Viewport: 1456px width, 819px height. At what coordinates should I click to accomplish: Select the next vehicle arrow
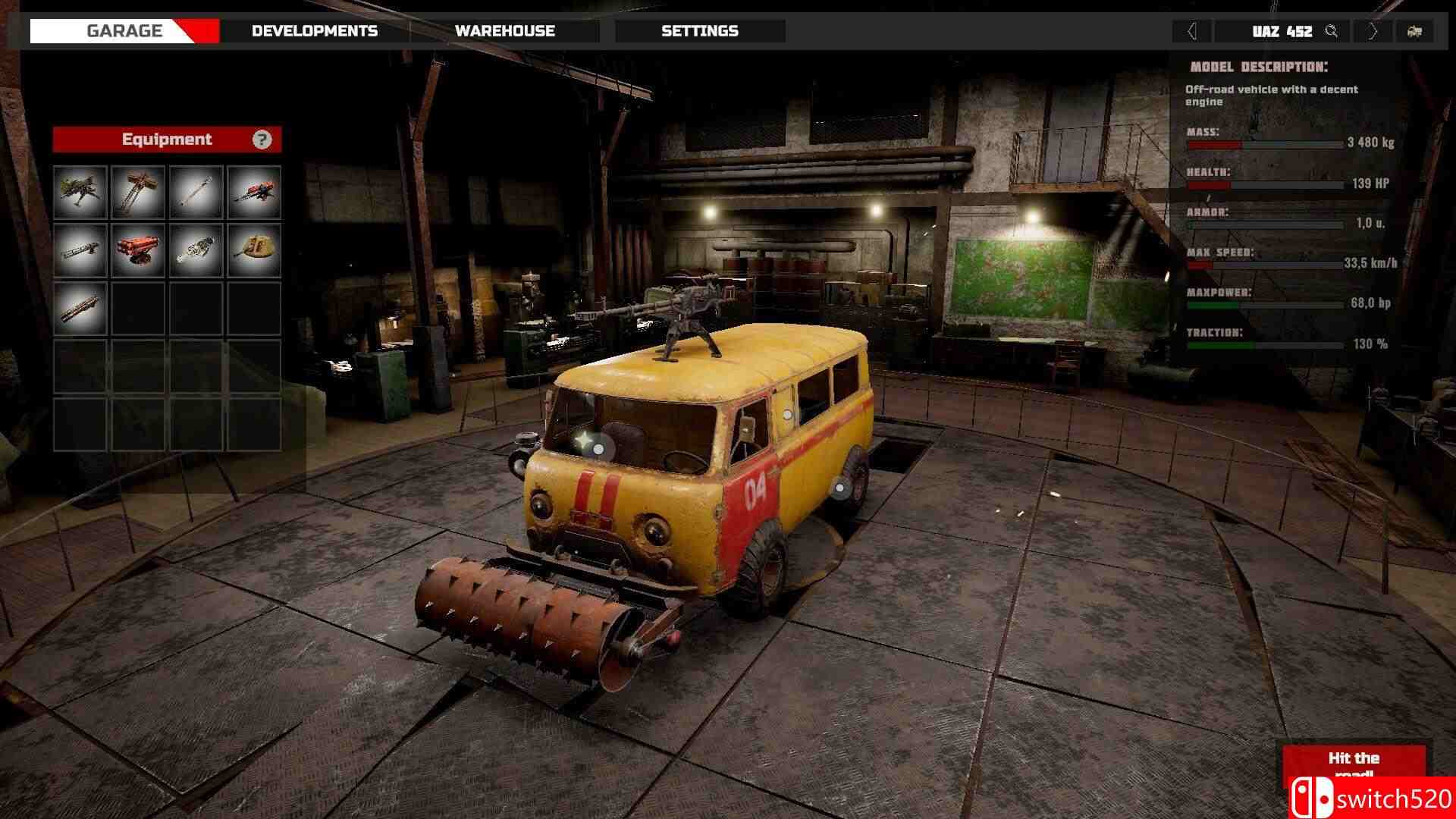[x=1373, y=31]
